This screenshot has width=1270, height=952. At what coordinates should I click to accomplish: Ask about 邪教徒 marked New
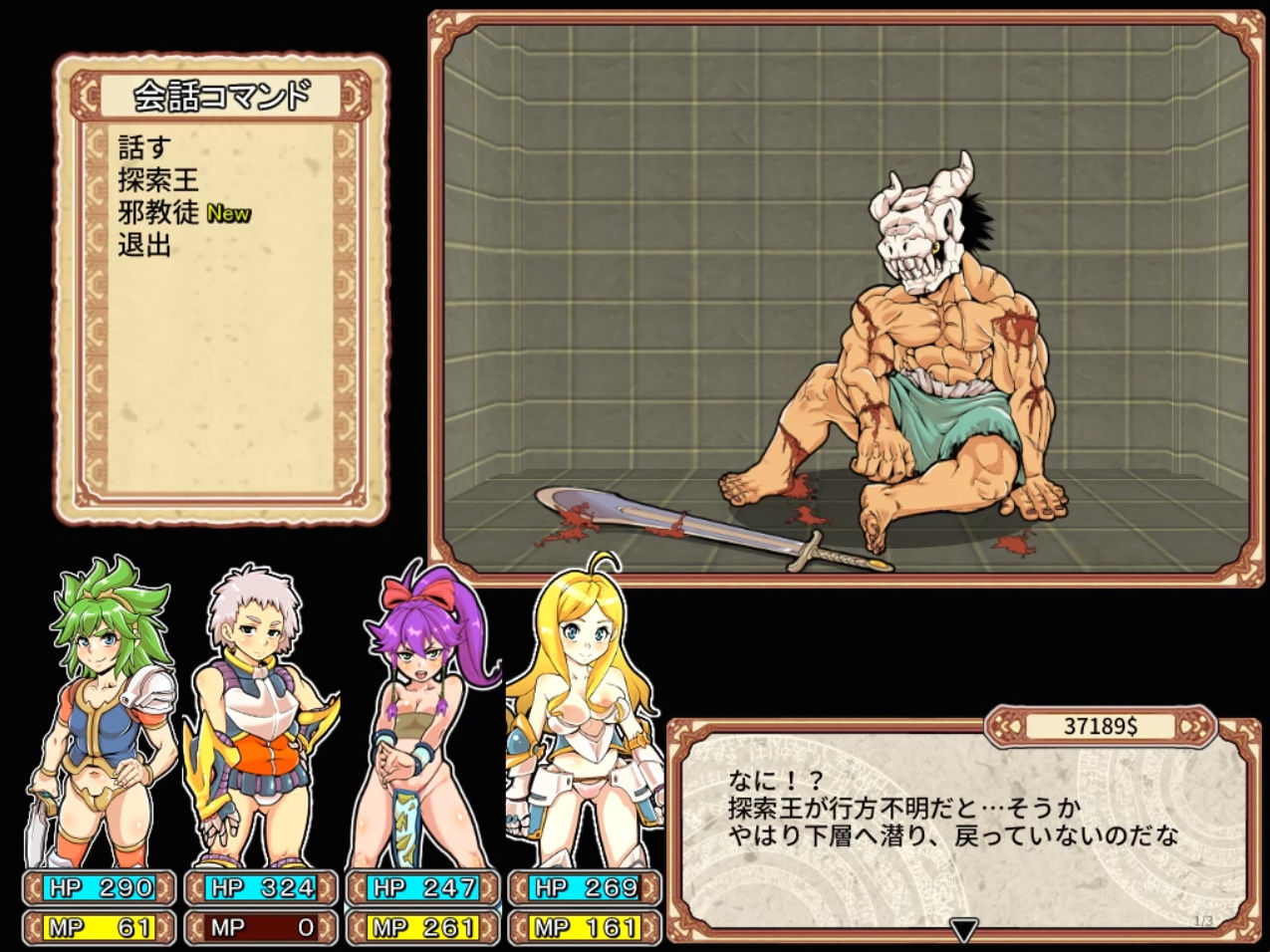pos(159,212)
